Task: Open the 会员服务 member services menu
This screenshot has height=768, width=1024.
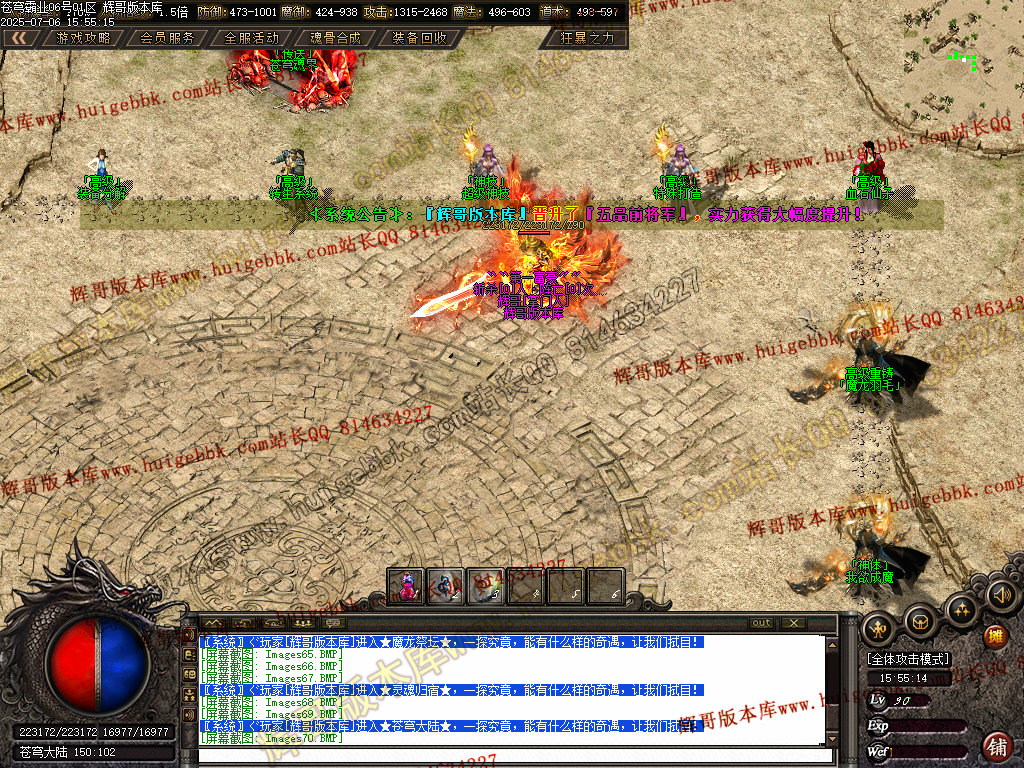Action: (167, 38)
